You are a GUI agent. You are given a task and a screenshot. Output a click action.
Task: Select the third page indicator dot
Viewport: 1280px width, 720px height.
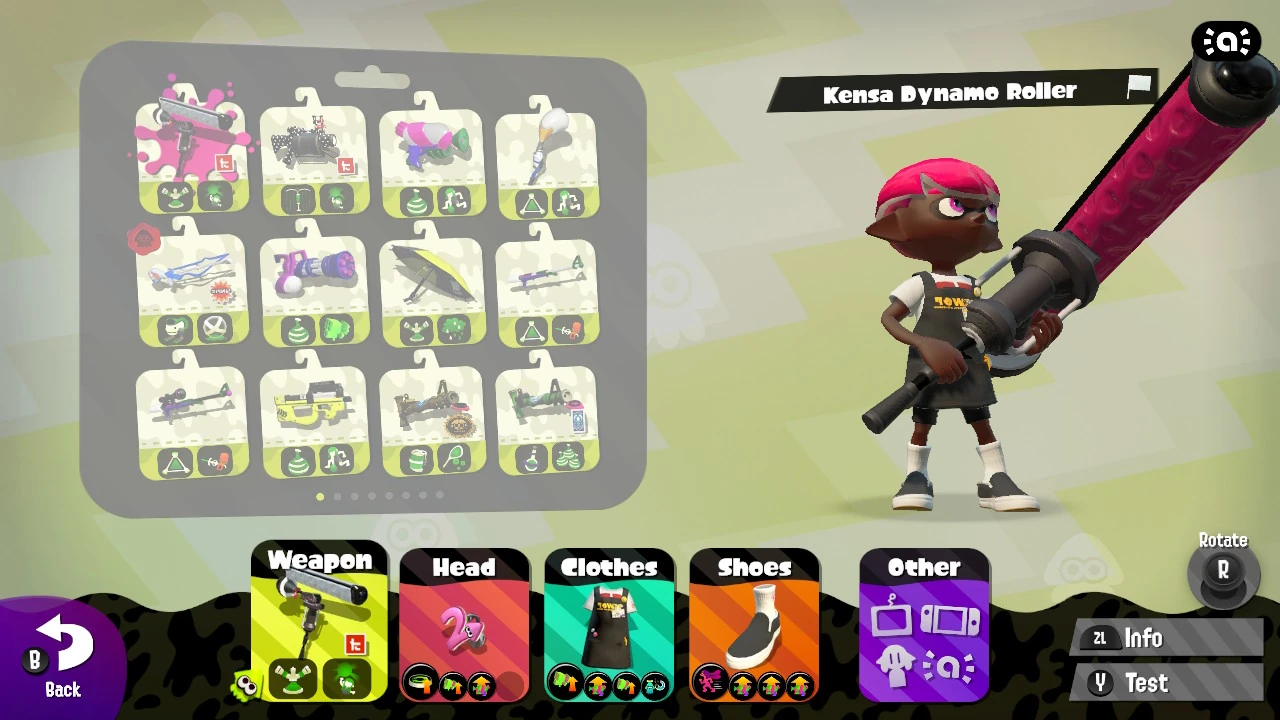click(x=355, y=495)
